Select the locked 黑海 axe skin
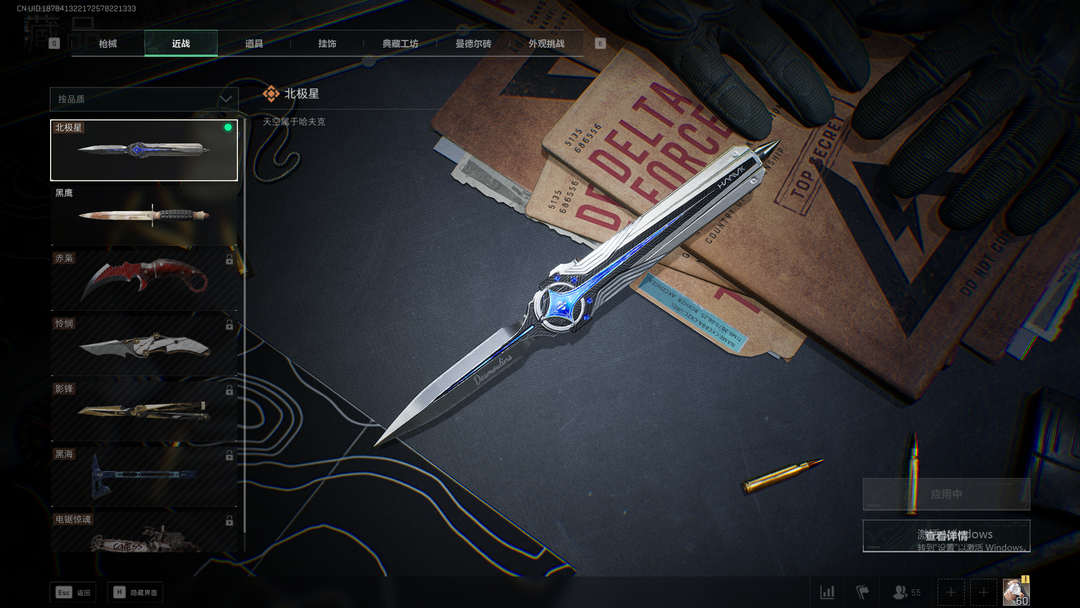Viewport: 1080px width, 608px height. point(144,474)
